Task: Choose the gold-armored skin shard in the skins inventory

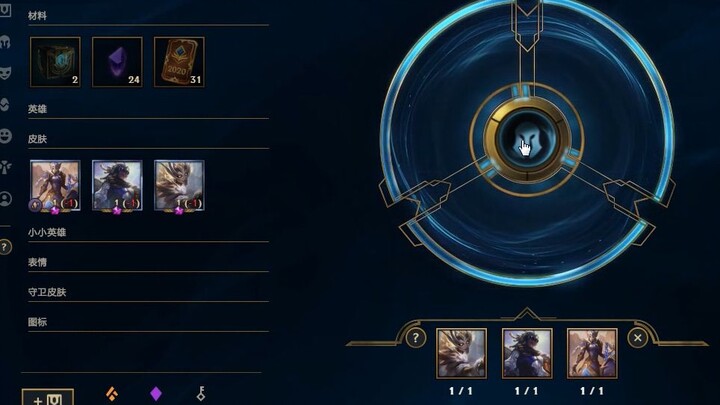Action: pos(55,185)
